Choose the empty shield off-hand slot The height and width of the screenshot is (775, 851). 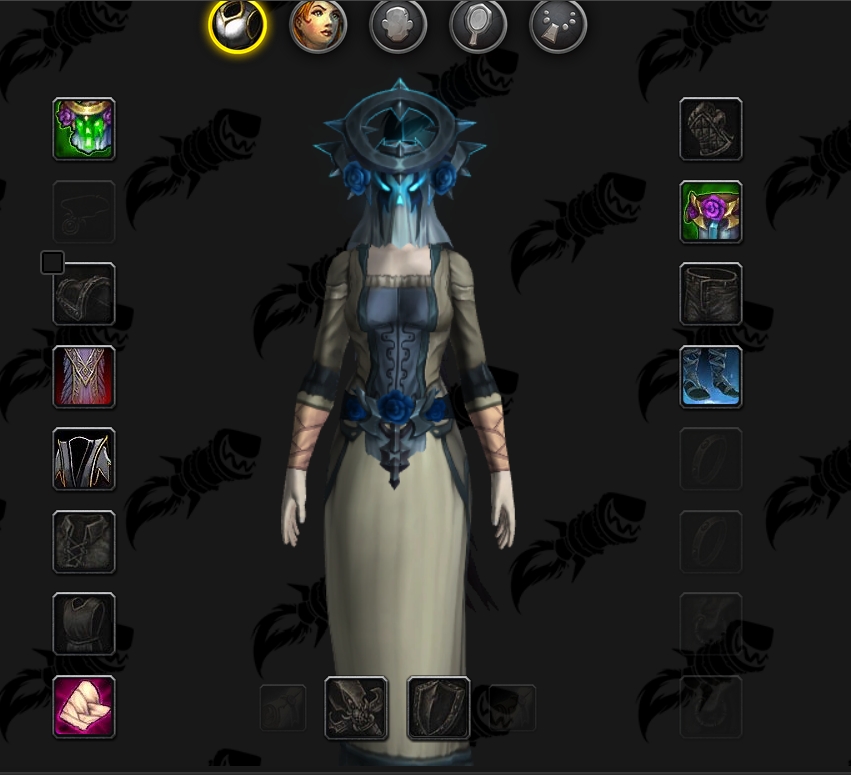coord(439,708)
